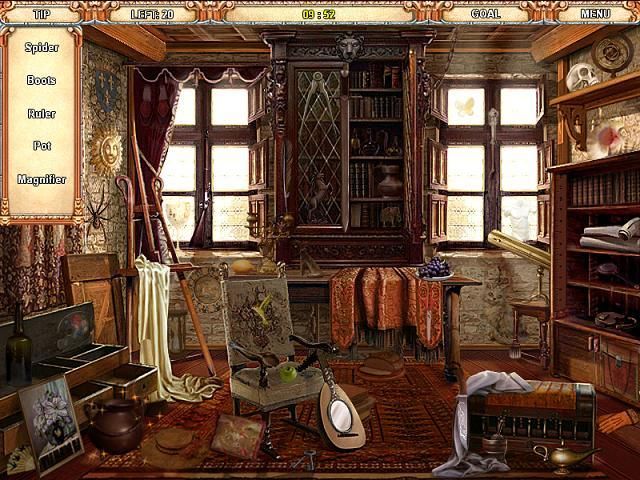The height and width of the screenshot is (480, 640).
Task: Click the Pot entry in the list
Action: [x=41, y=146]
